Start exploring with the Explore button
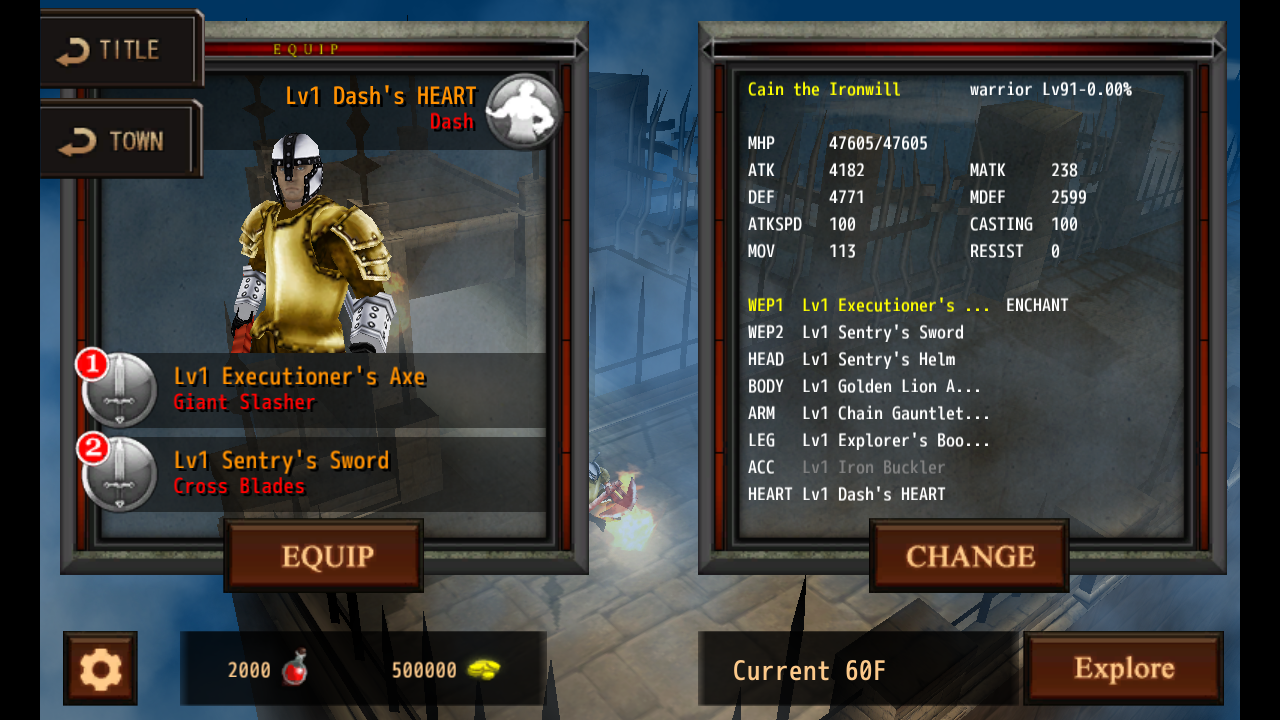This screenshot has height=720, width=1280. [x=1123, y=668]
